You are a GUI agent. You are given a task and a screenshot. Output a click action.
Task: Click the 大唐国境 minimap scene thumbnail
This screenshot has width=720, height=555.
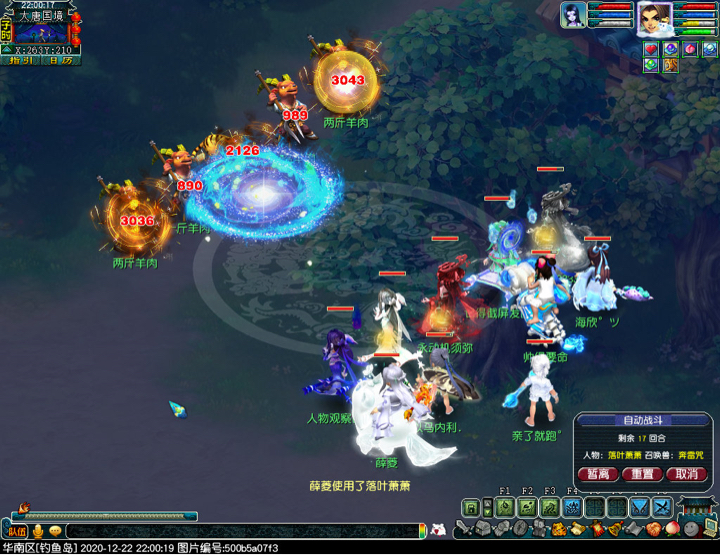[41, 32]
